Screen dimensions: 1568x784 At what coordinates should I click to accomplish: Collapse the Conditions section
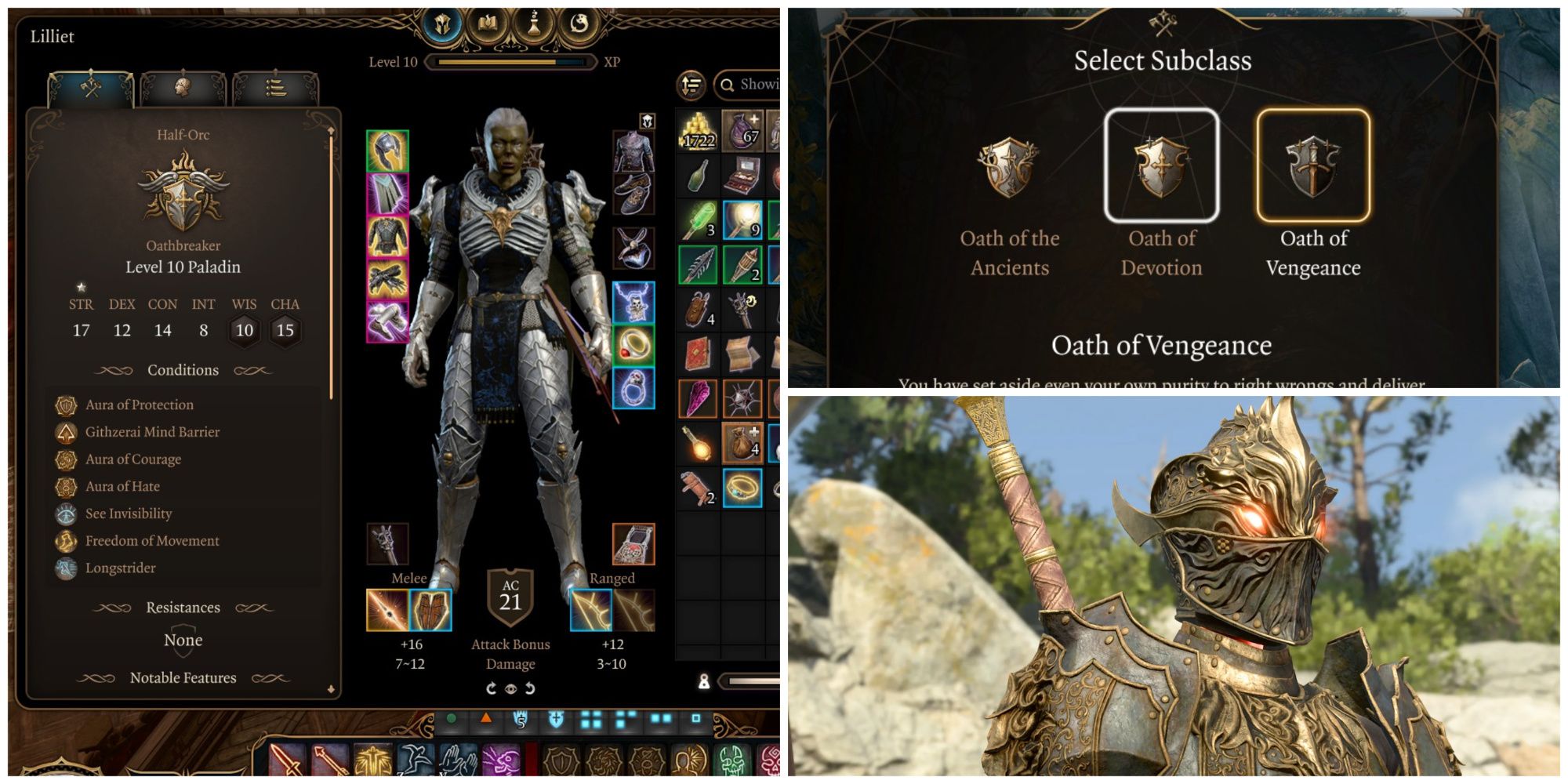pos(182,369)
